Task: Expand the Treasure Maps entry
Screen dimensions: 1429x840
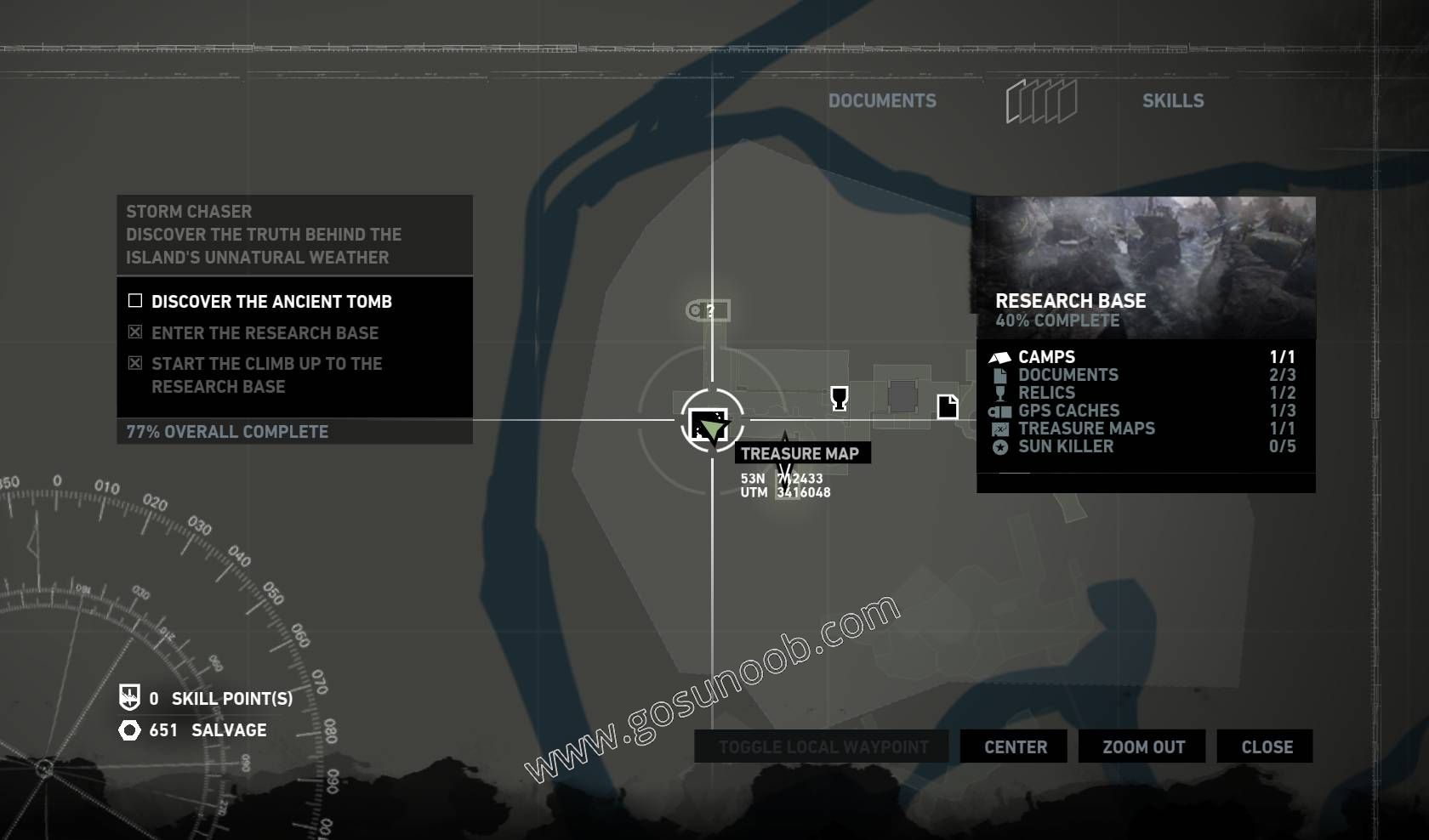Action: tap(1086, 429)
